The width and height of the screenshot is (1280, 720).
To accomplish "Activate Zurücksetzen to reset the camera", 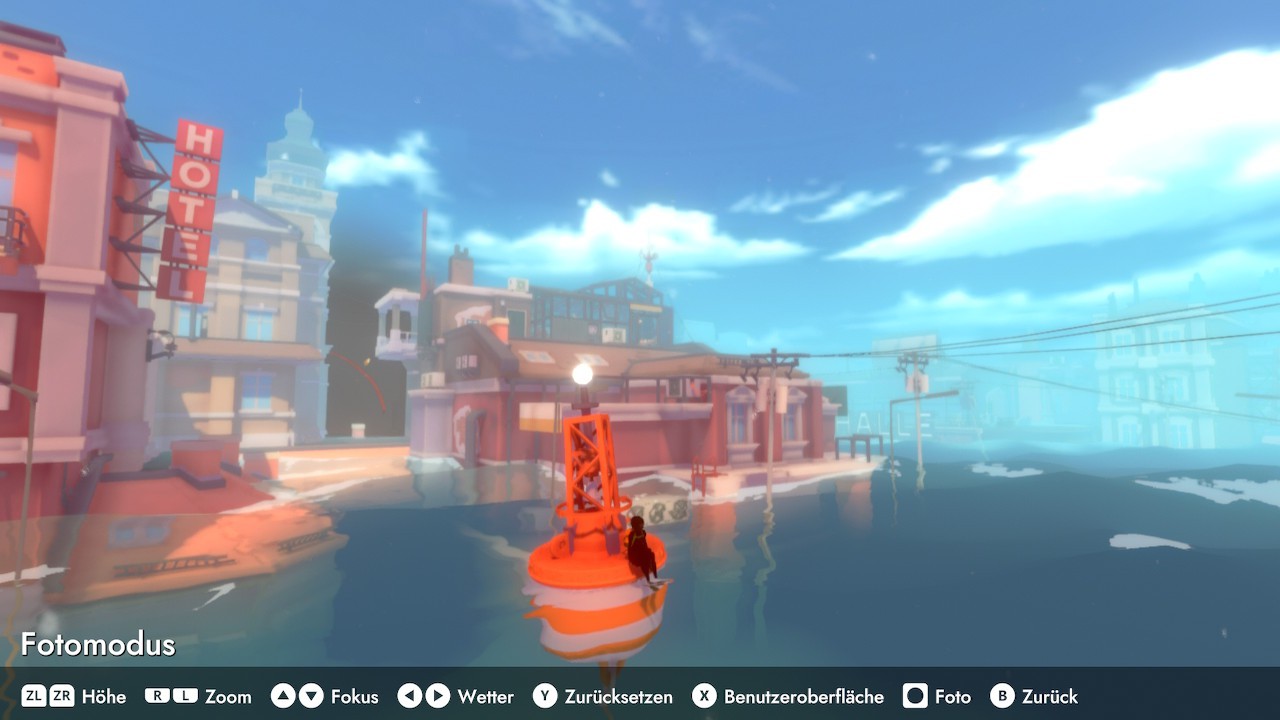I will [617, 697].
